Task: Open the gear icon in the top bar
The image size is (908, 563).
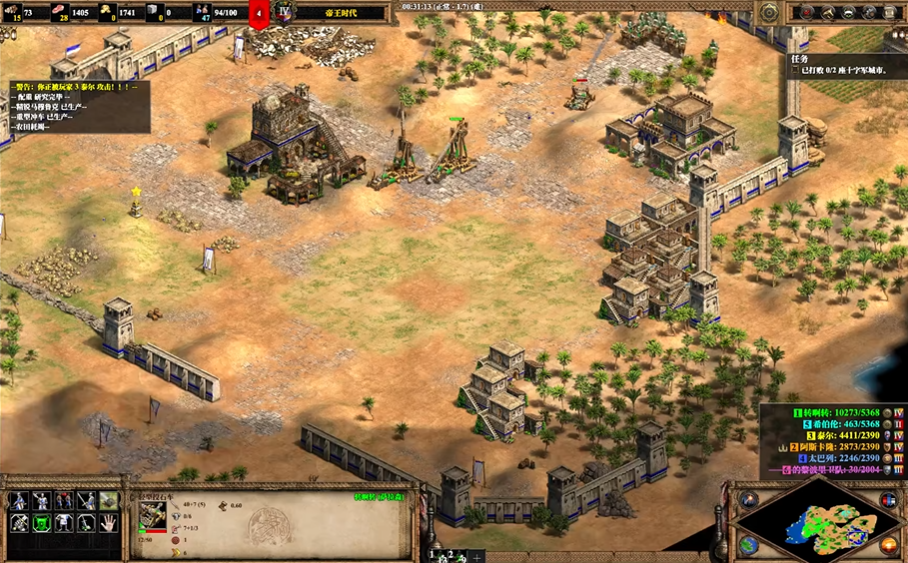Action: coord(869,13)
